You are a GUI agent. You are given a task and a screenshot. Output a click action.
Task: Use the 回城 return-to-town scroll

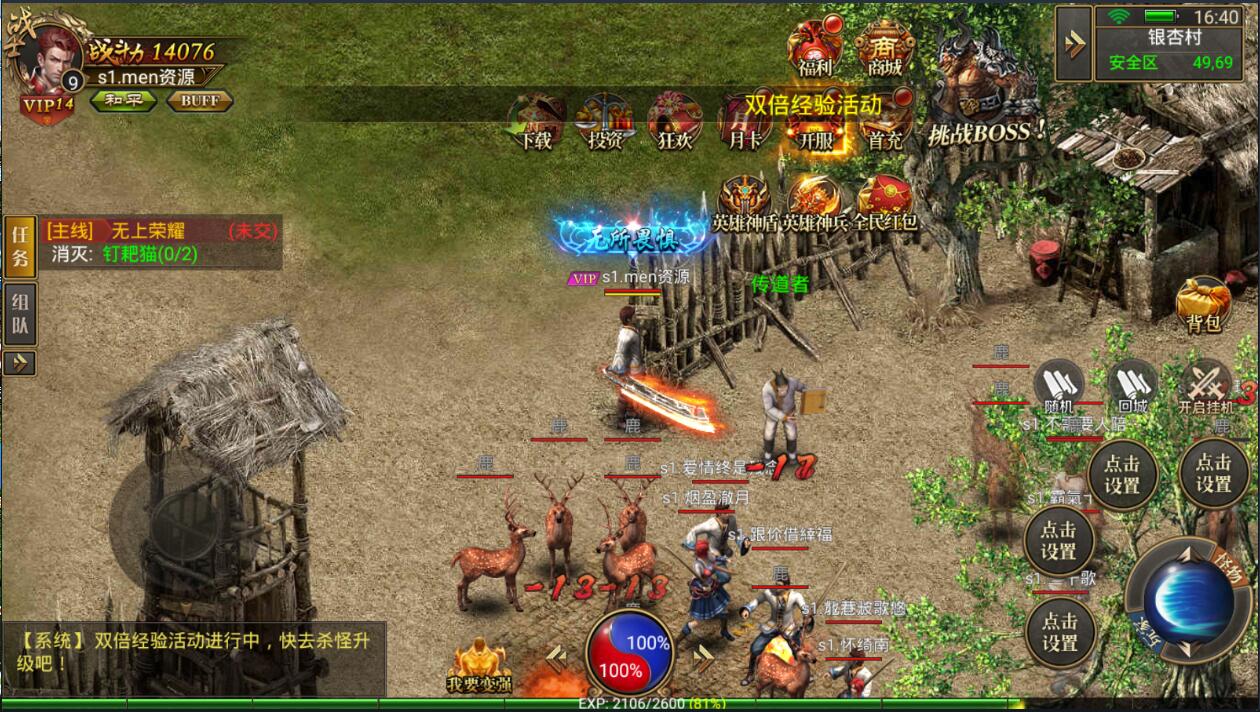tap(1132, 385)
